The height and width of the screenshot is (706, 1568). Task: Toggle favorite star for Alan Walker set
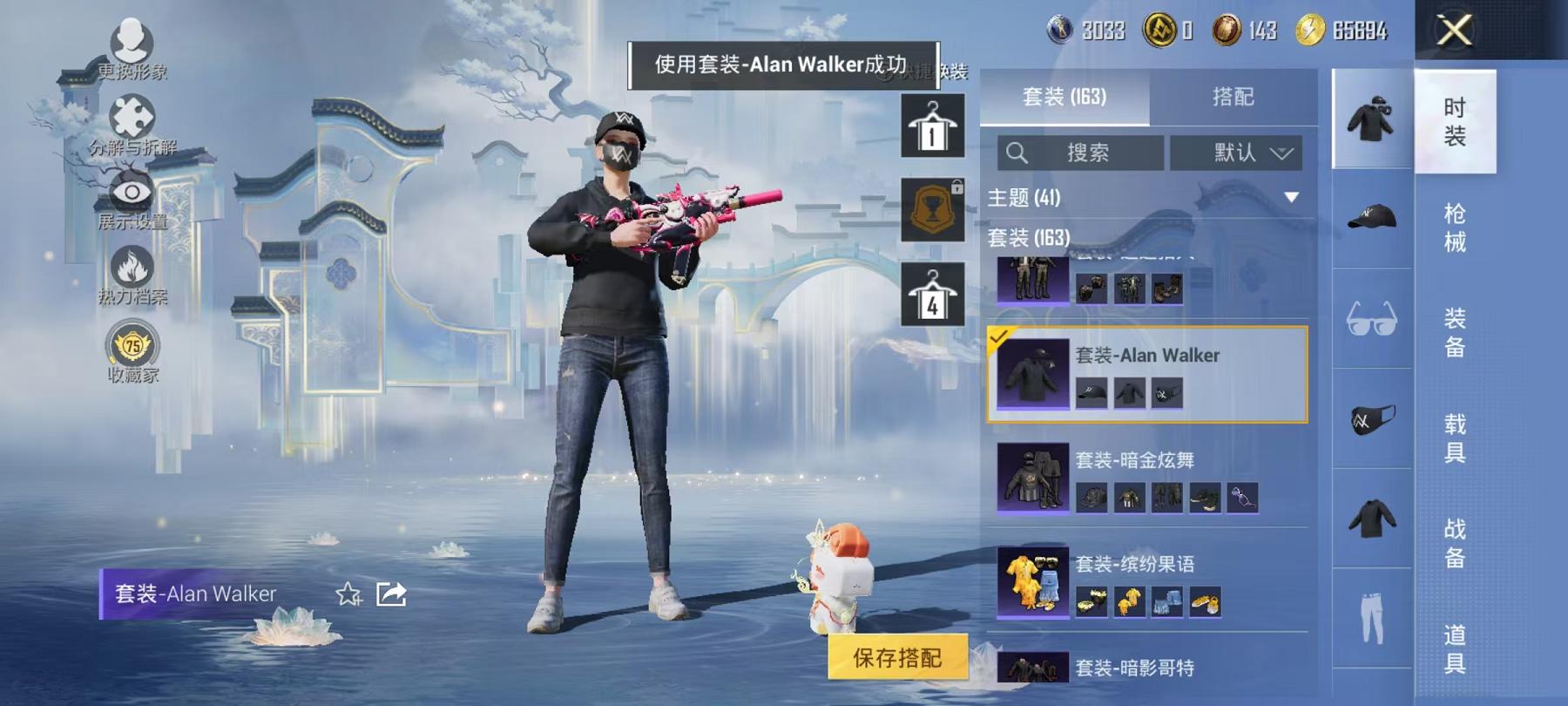pyautogui.click(x=347, y=594)
